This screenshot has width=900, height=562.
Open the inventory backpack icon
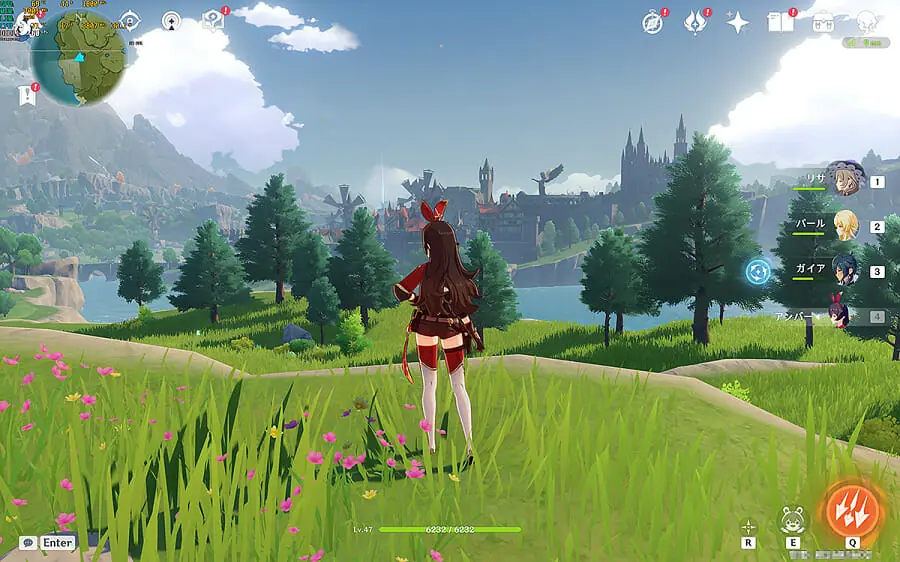click(x=823, y=22)
